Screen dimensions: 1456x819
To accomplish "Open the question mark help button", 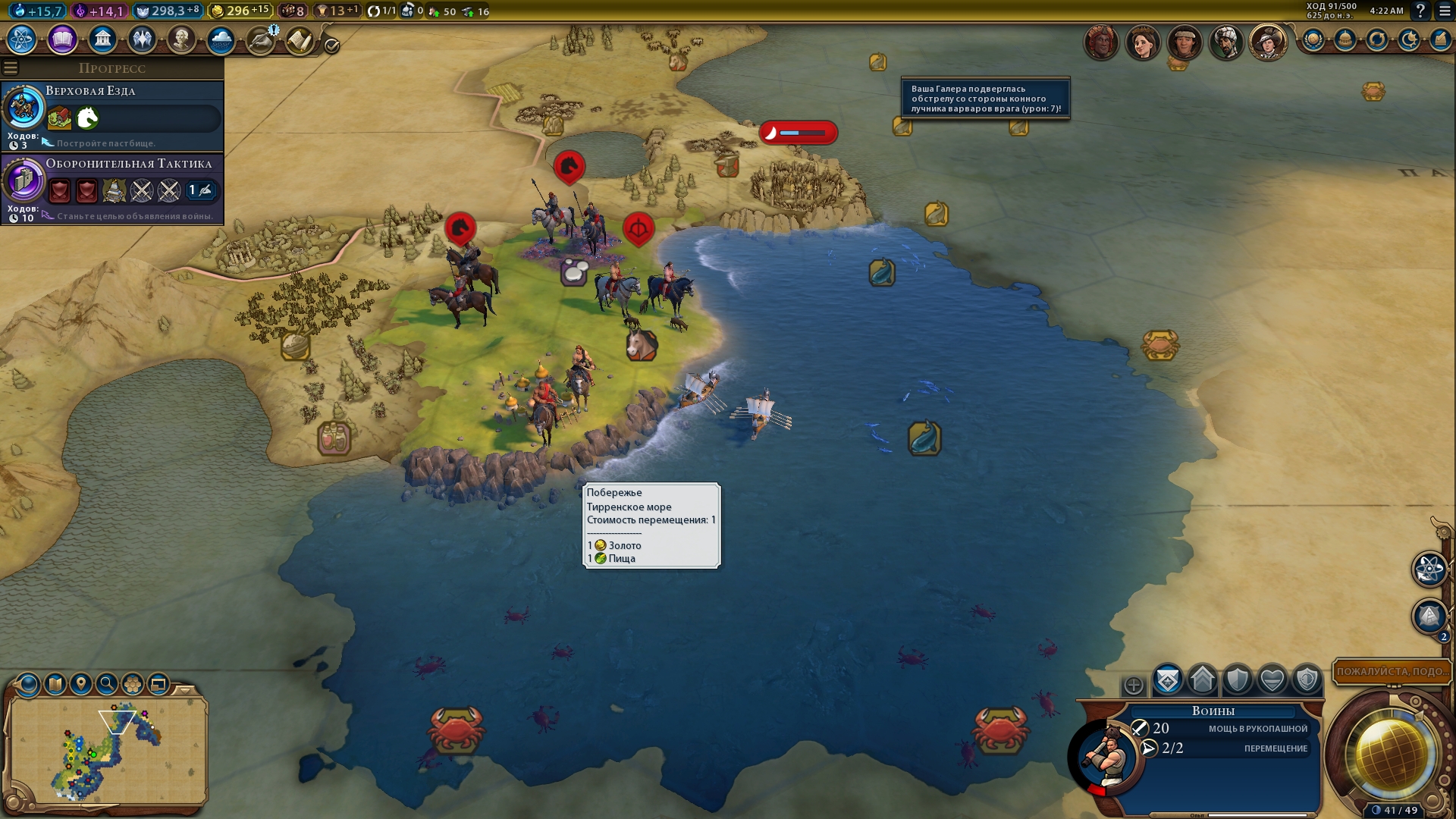I will (1420, 11).
